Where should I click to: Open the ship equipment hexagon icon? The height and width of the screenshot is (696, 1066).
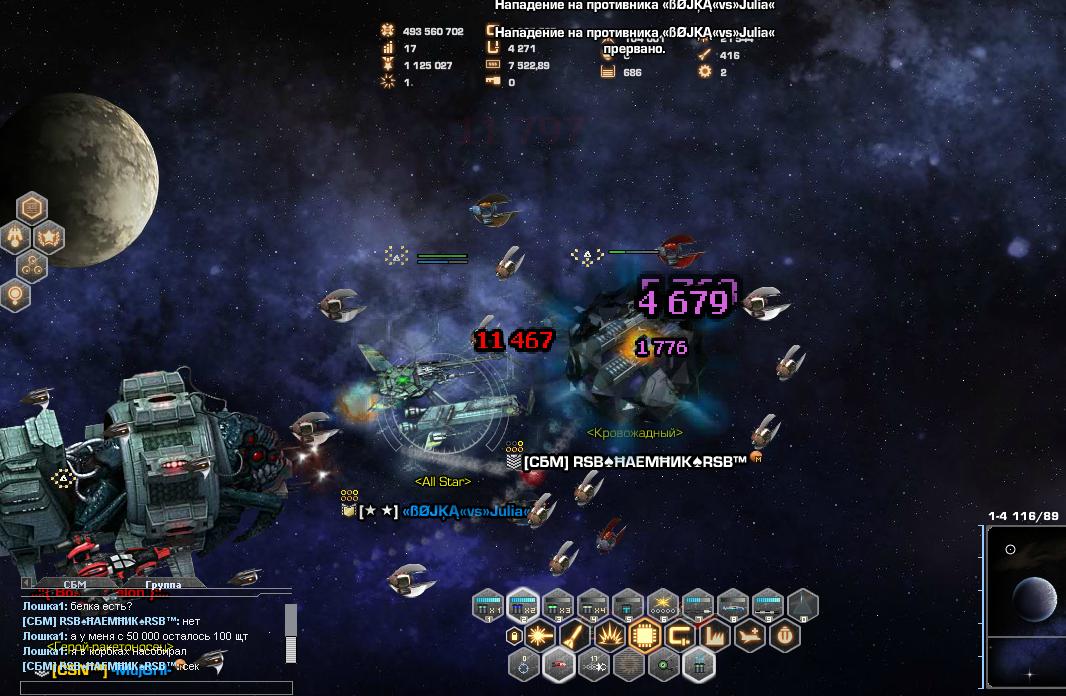pos(17,238)
